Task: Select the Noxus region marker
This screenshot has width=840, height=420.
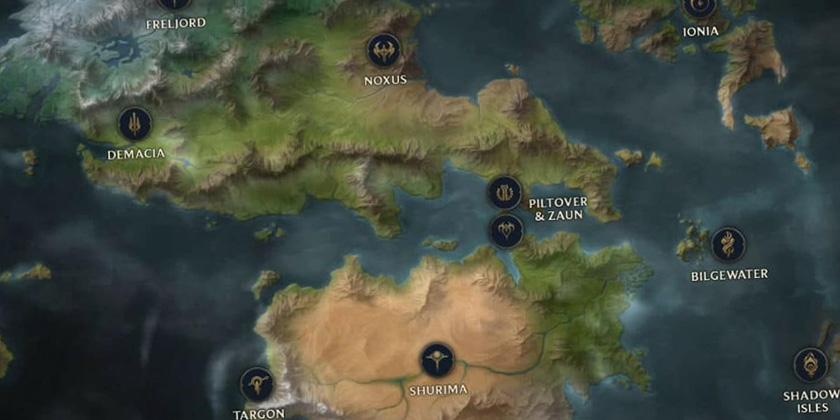Action: (x=384, y=50)
